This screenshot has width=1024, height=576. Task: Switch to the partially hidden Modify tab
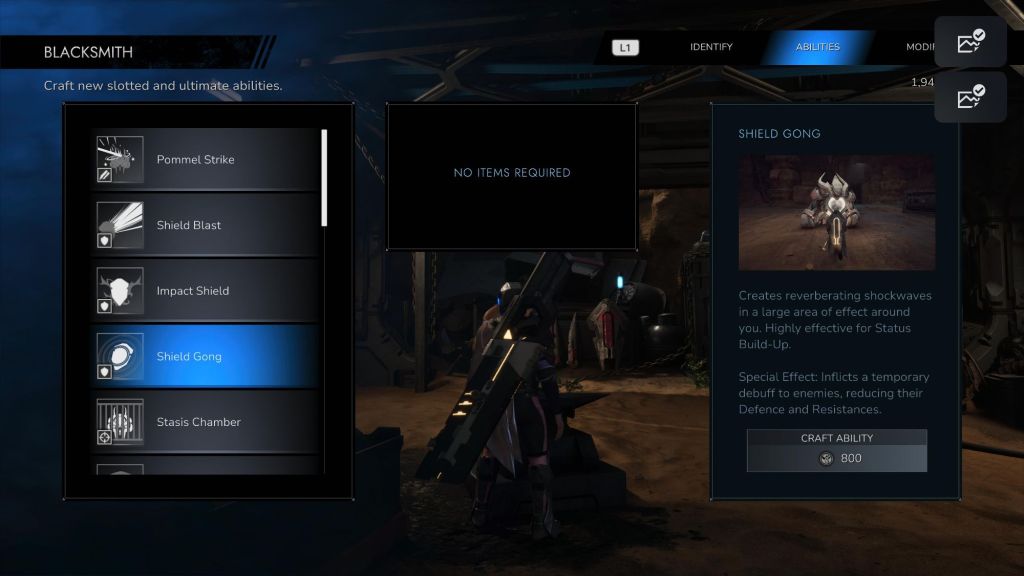click(x=920, y=47)
